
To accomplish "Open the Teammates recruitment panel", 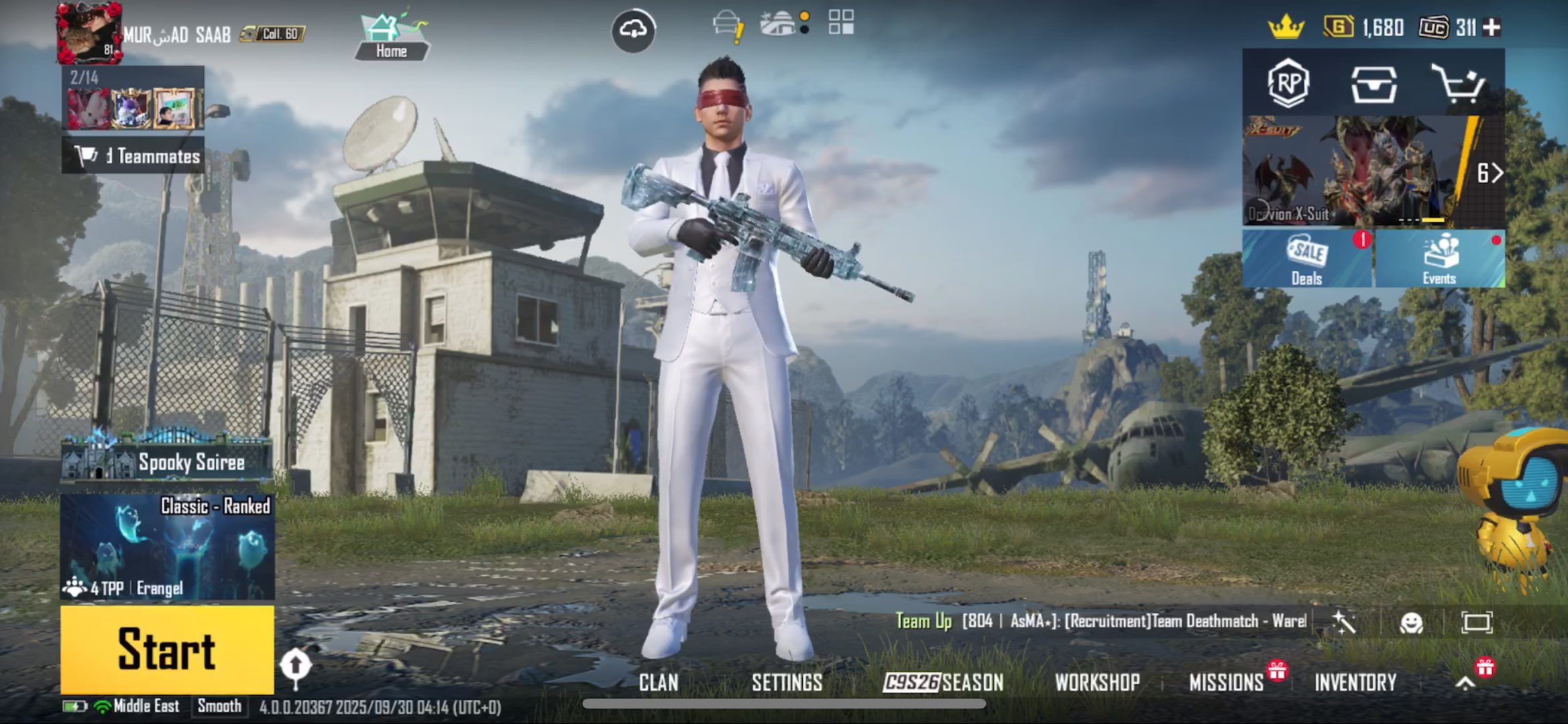I will (133, 156).
